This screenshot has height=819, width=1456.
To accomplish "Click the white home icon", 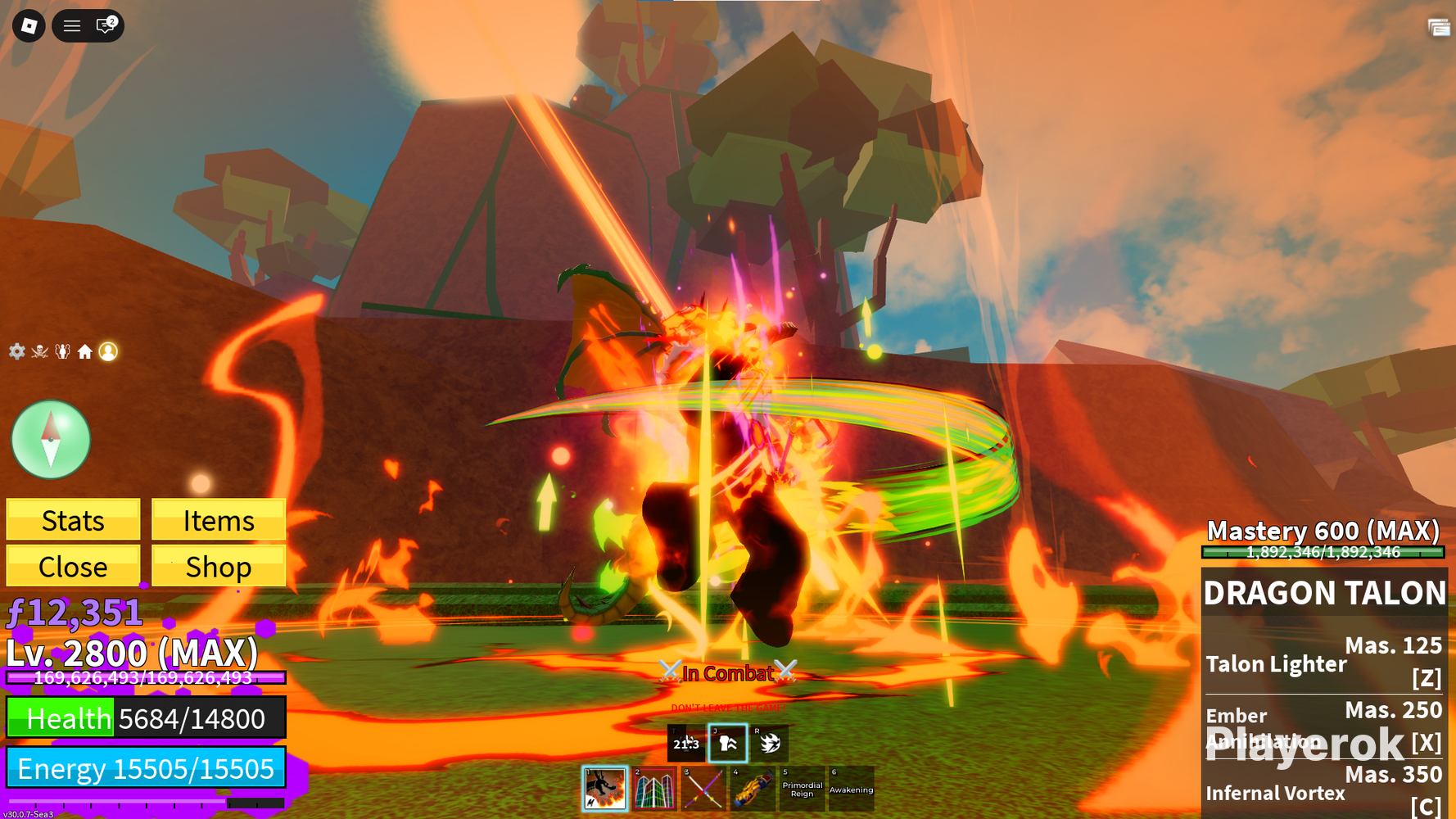I will [x=85, y=351].
